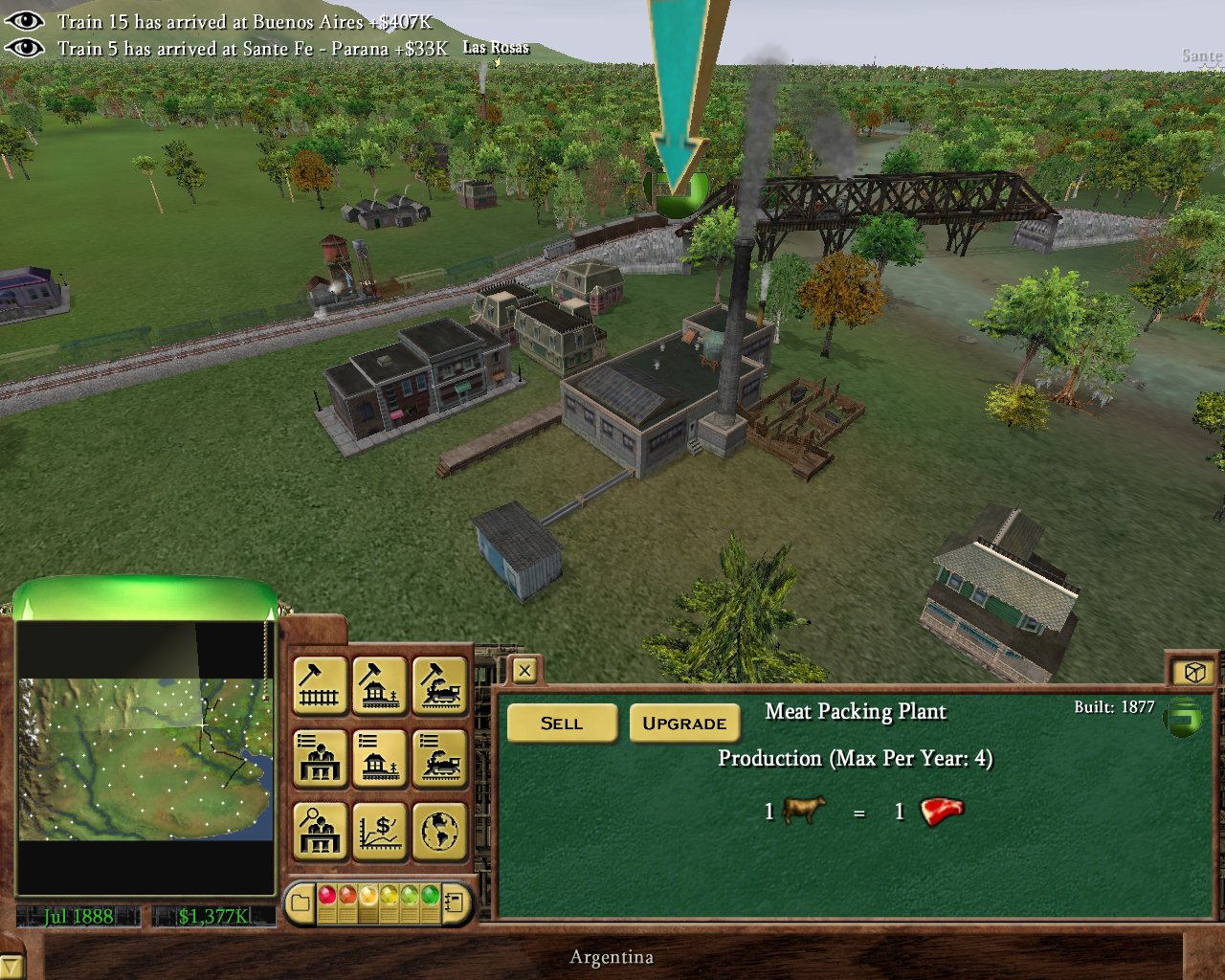This screenshot has height=980, width=1225.
Task: Upgrade the Meat Packing Plant
Action: click(x=684, y=724)
